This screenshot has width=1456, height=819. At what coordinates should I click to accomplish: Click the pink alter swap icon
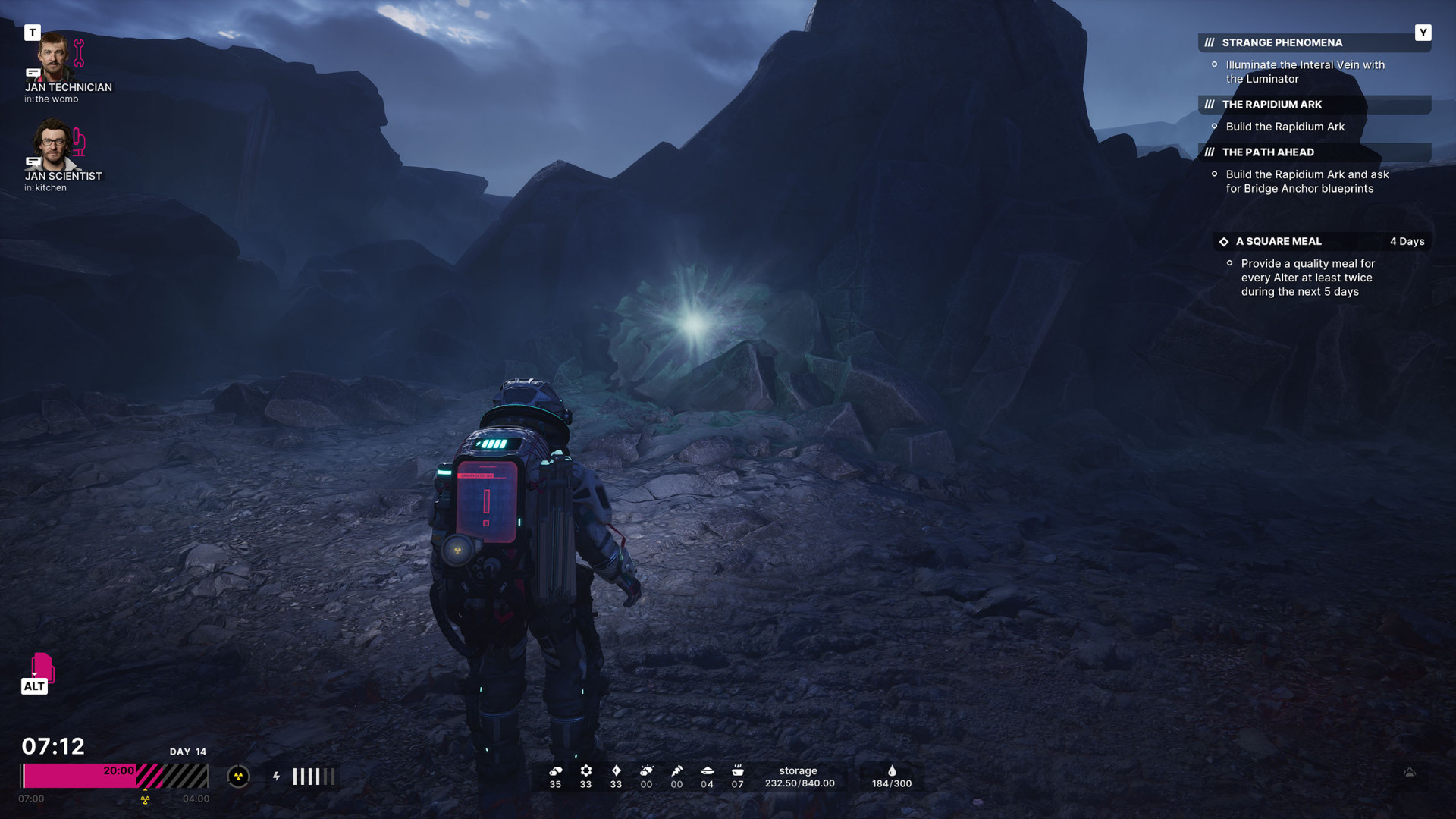point(42,667)
